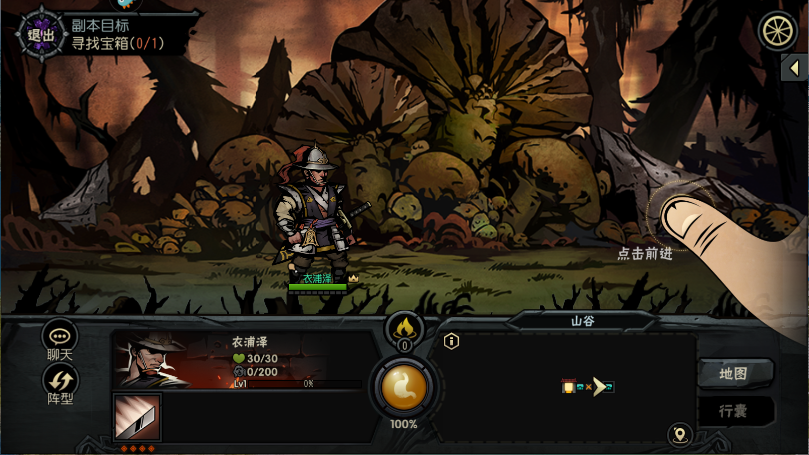
Task: Click the campfire torch icon
Action: click(x=404, y=327)
